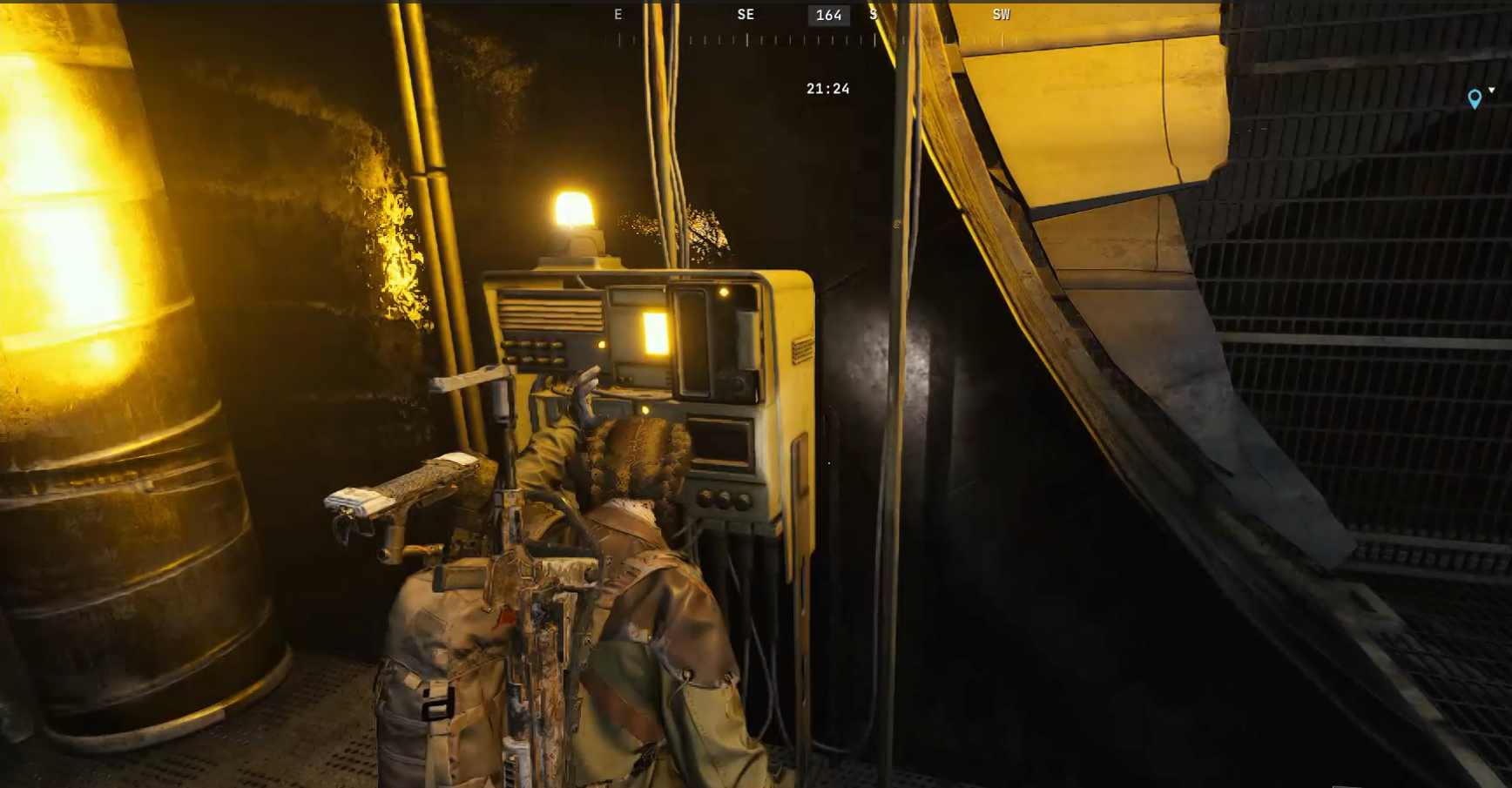
Task: Select the SW marker on the compass bar
Action: [1000, 14]
